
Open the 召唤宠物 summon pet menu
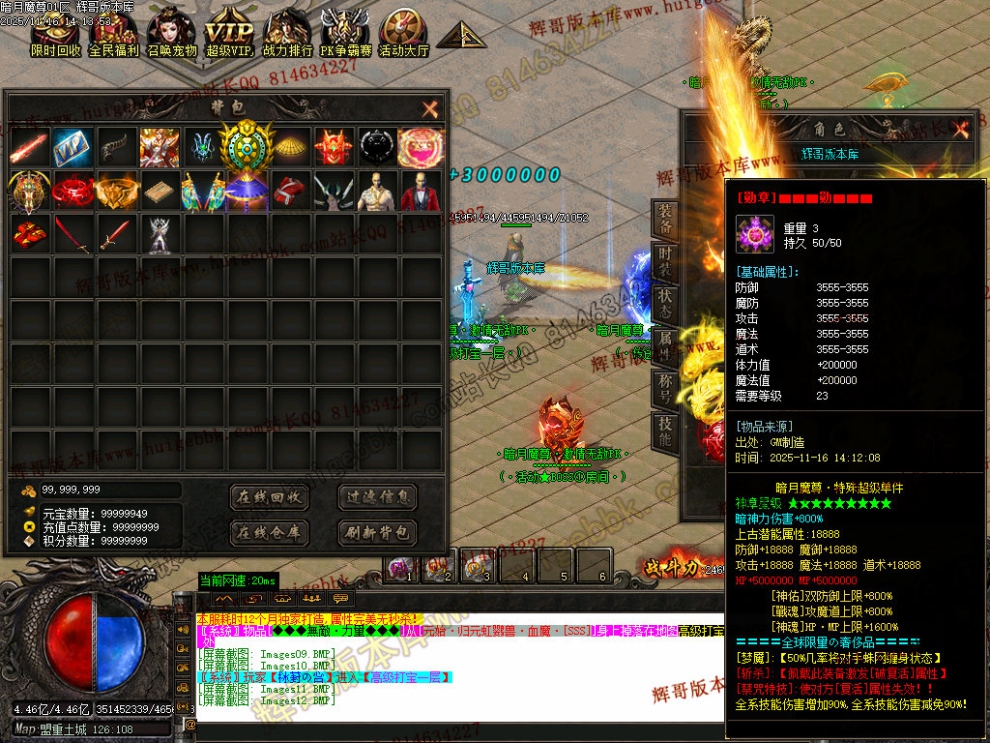click(x=172, y=35)
